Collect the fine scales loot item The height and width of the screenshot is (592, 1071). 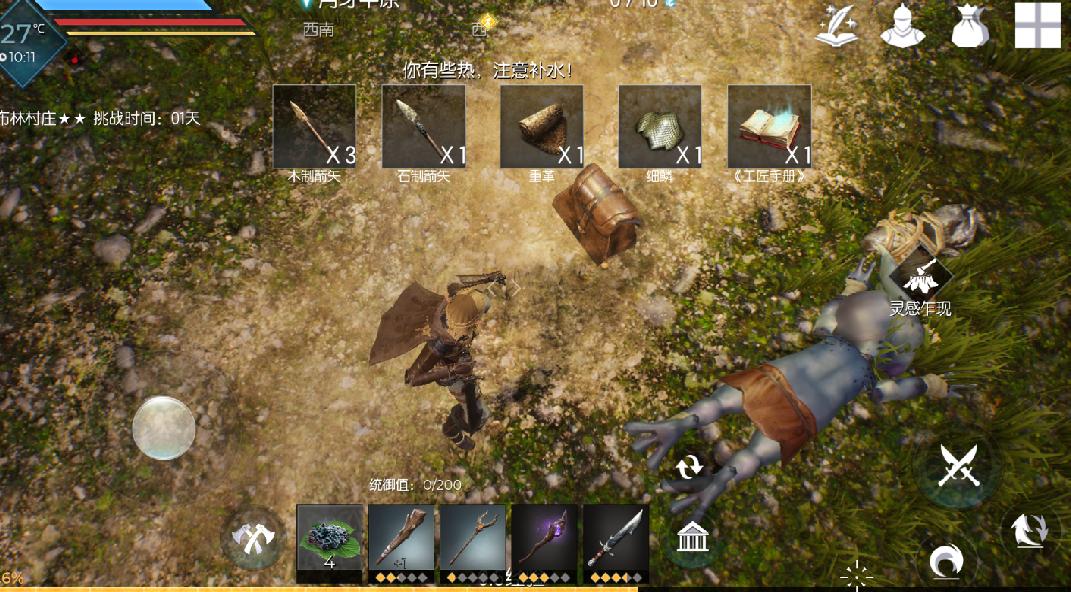(x=659, y=126)
